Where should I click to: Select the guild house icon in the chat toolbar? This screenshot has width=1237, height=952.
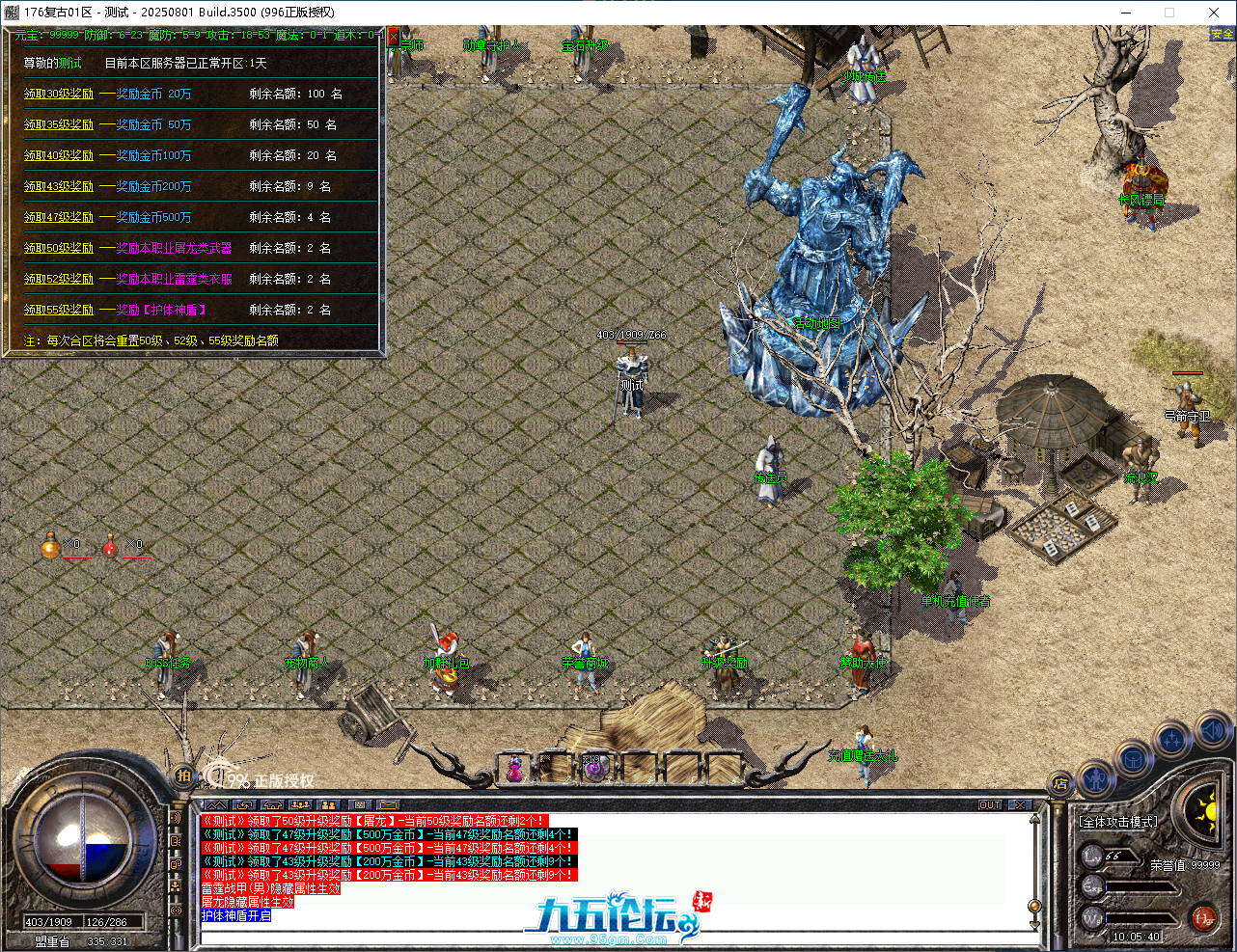click(273, 803)
